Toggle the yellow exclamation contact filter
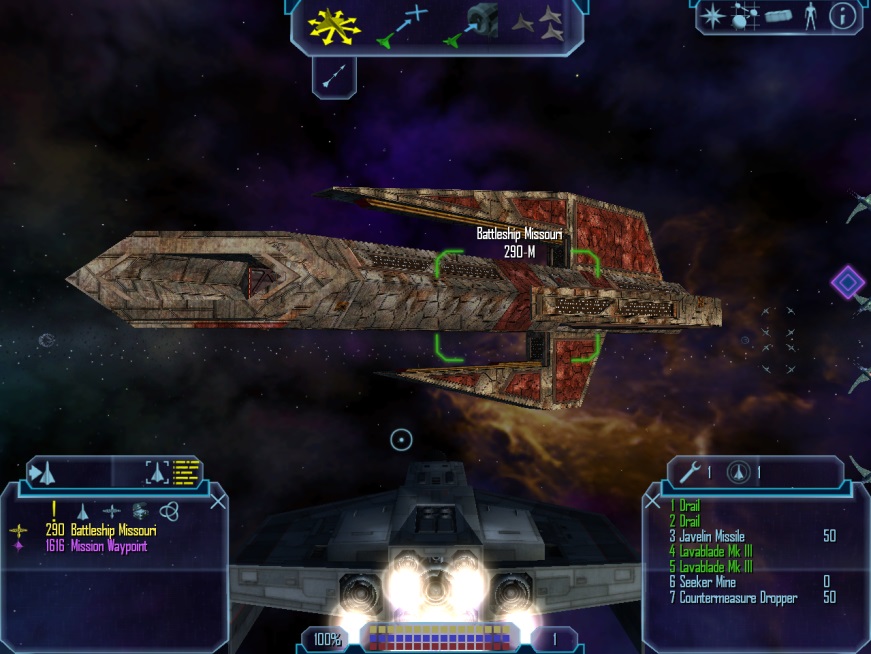 53,509
